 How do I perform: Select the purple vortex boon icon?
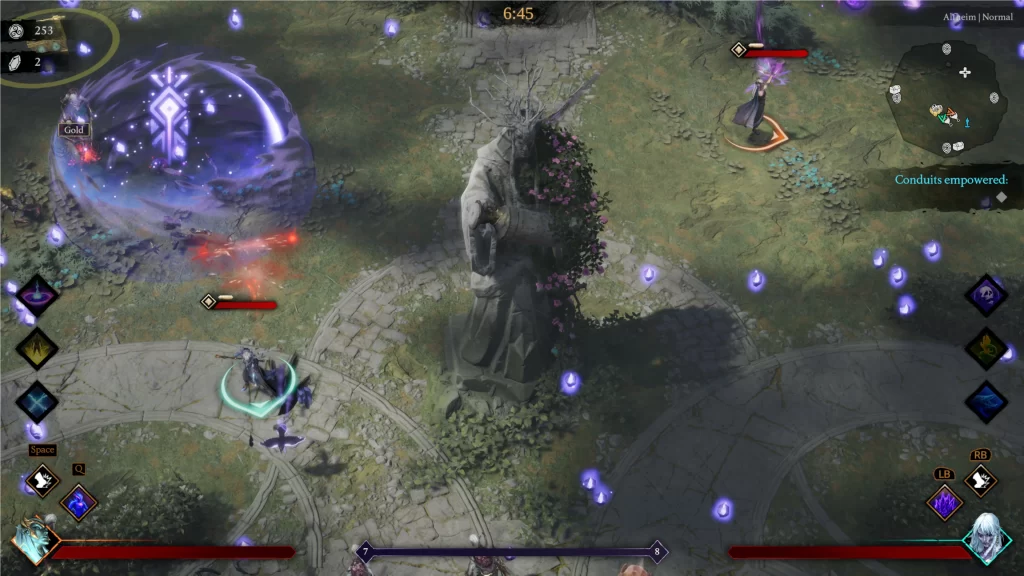(x=37, y=296)
